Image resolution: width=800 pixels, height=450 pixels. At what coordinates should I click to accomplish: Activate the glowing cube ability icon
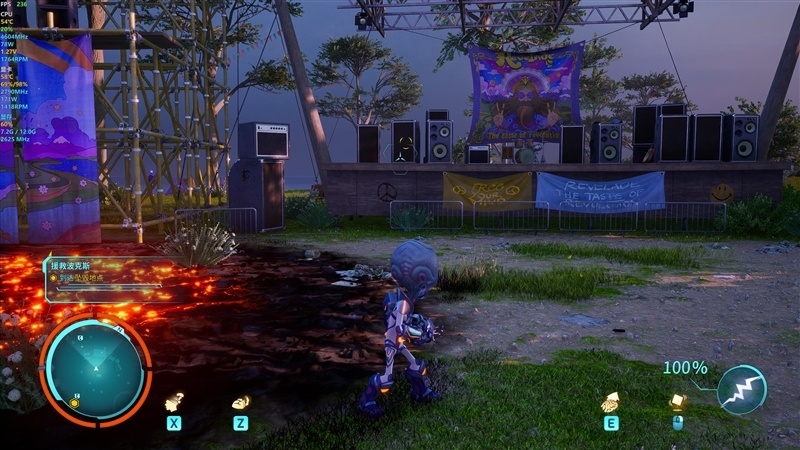tap(677, 401)
